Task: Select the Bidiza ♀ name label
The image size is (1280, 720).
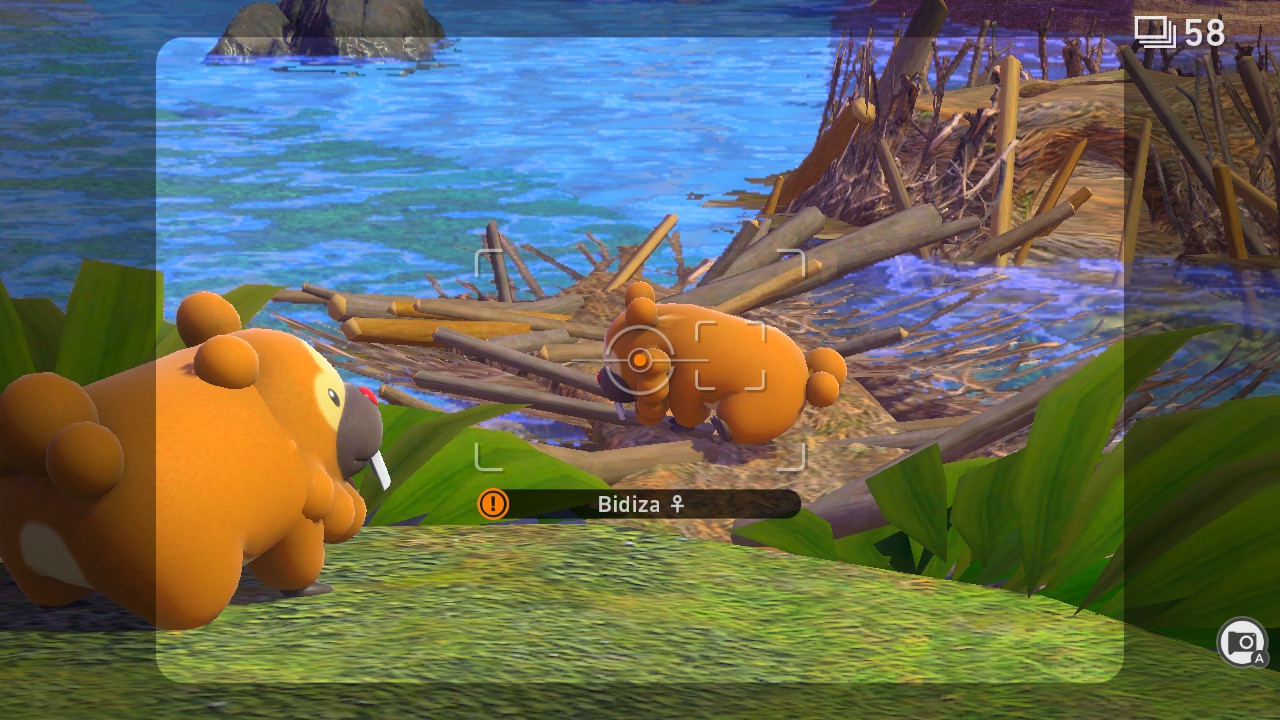Action: tap(641, 504)
